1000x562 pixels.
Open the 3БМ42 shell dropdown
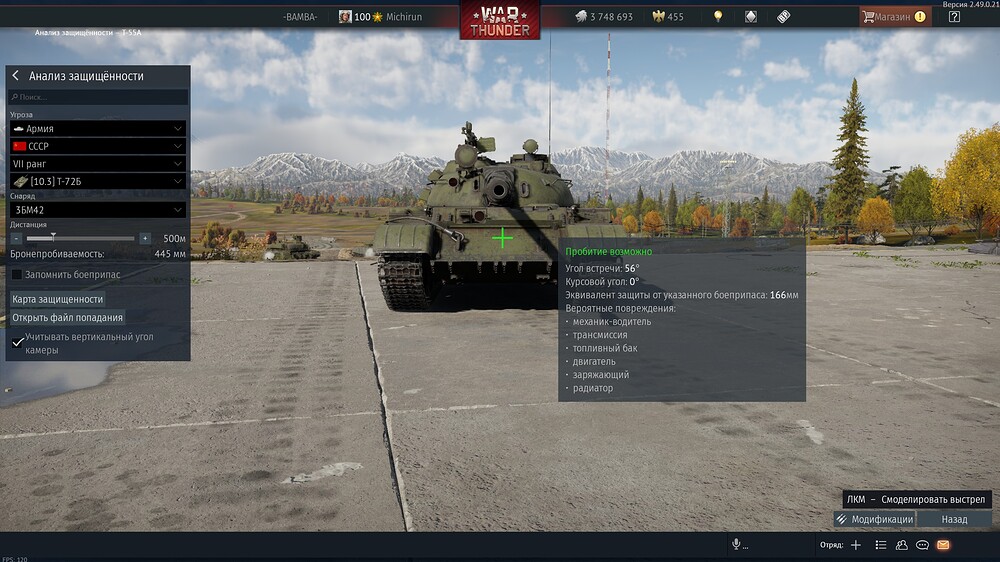coord(98,210)
